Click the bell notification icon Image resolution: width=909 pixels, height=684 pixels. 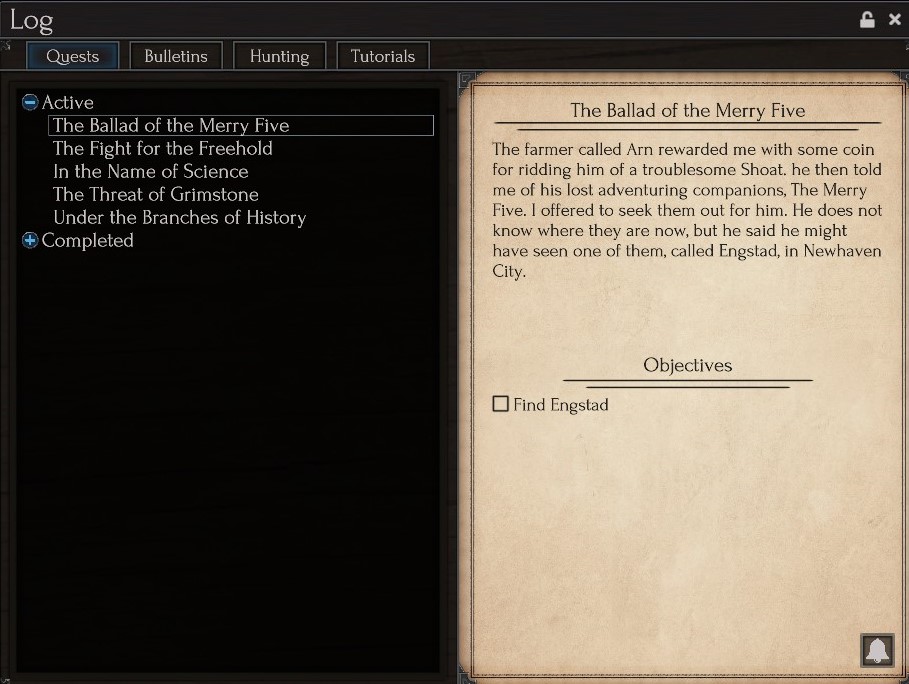(x=877, y=650)
